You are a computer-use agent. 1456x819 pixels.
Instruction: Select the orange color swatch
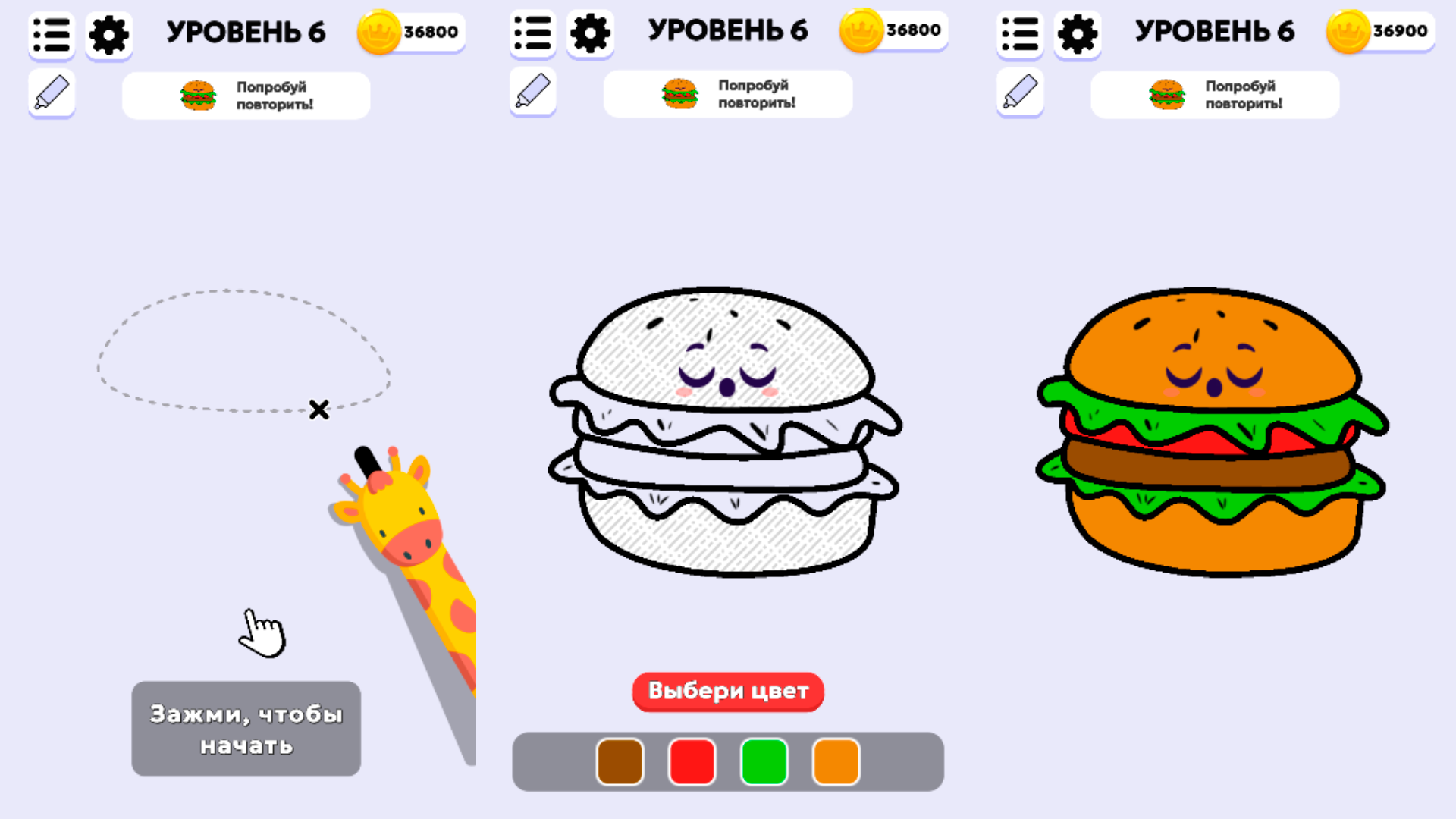click(836, 762)
